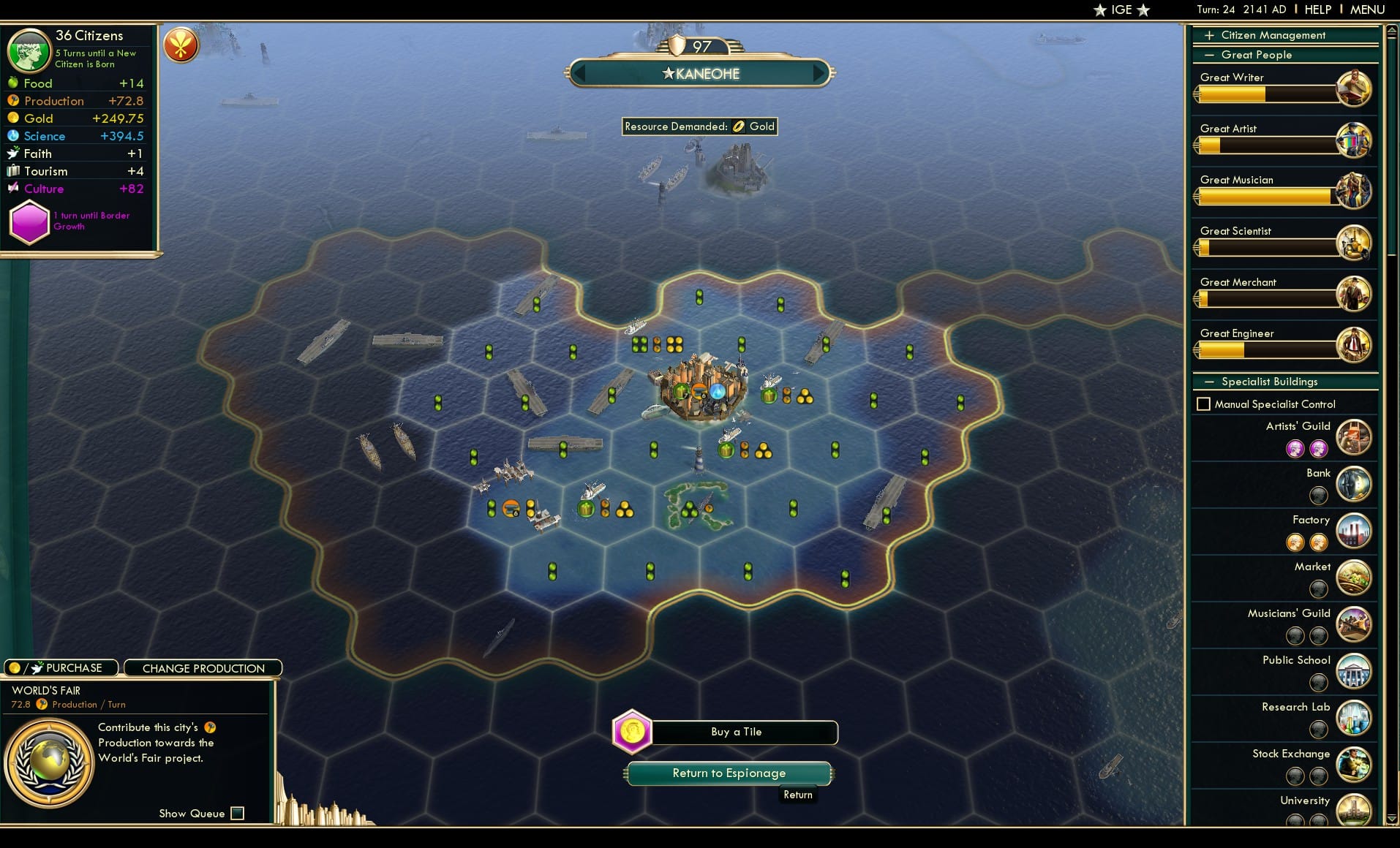Check the Show Queue box
1400x848 pixels.
pos(237,813)
